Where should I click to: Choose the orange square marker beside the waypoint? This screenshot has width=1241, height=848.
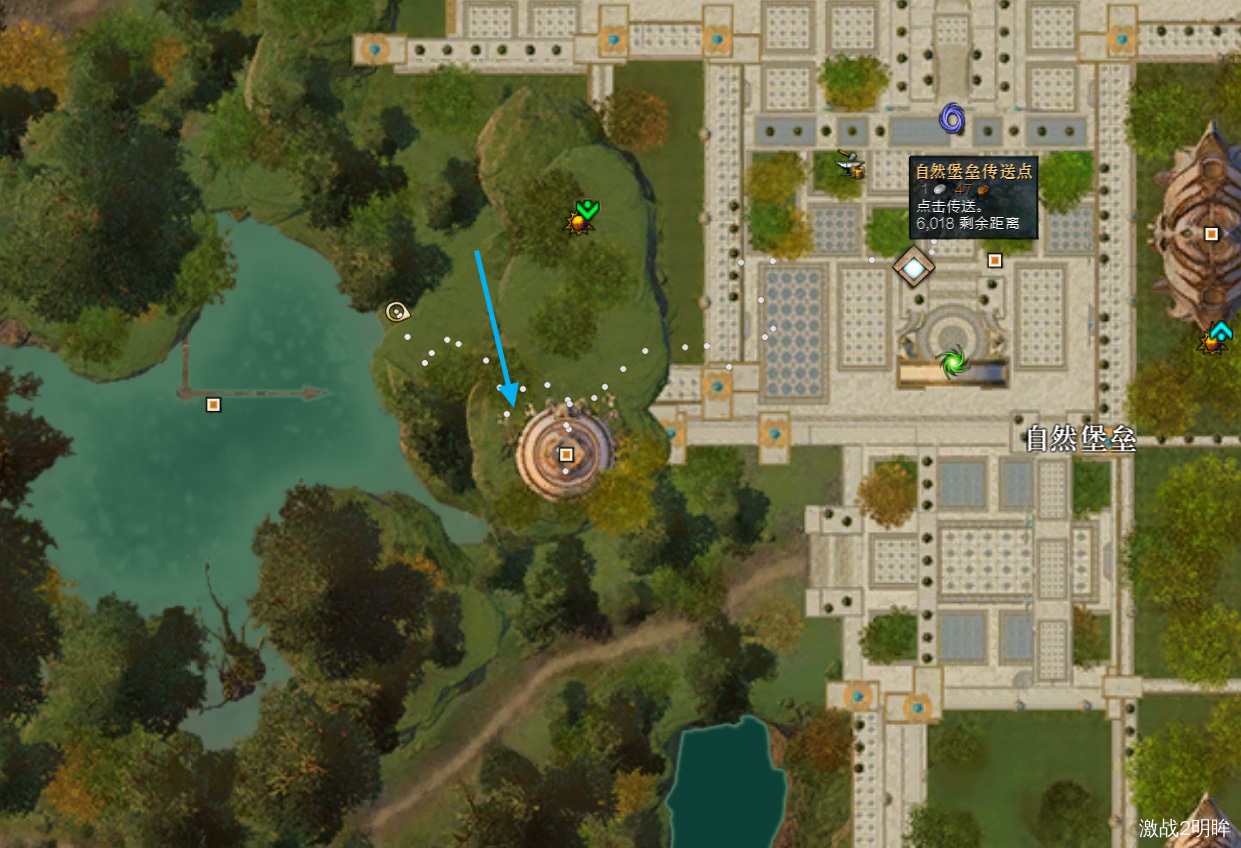(x=994, y=260)
